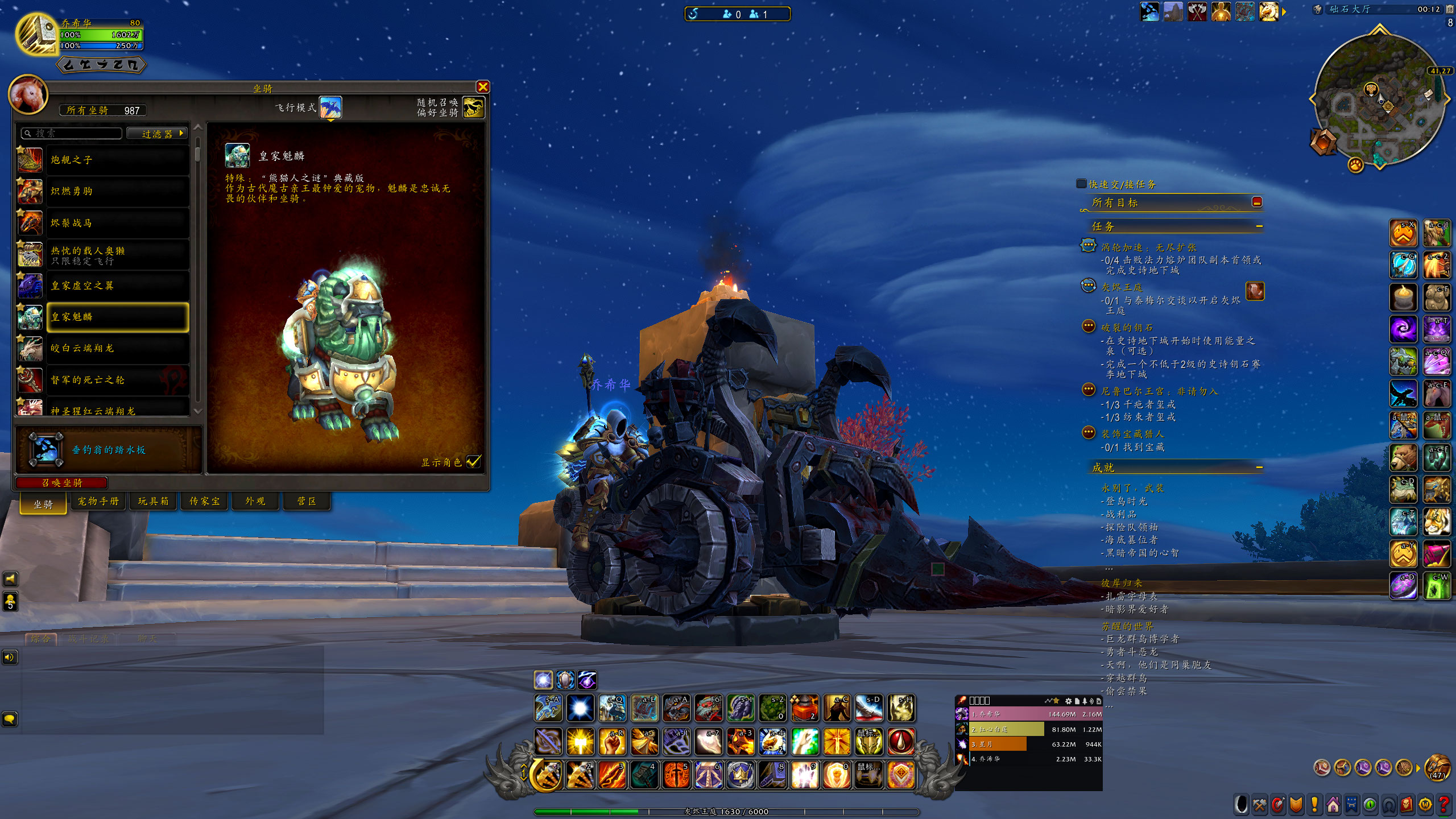Click the 召唤坐骑 summon mount button
Image resolution: width=1456 pixels, height=819 pixels.
point(62,483)
